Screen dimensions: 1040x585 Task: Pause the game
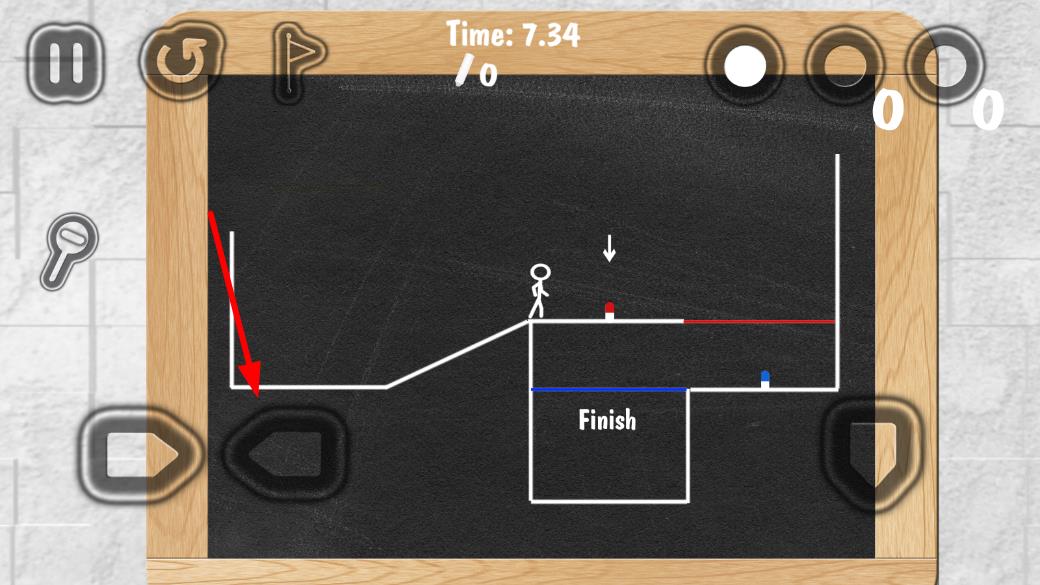pyautogui.click(x=66, y=62)
